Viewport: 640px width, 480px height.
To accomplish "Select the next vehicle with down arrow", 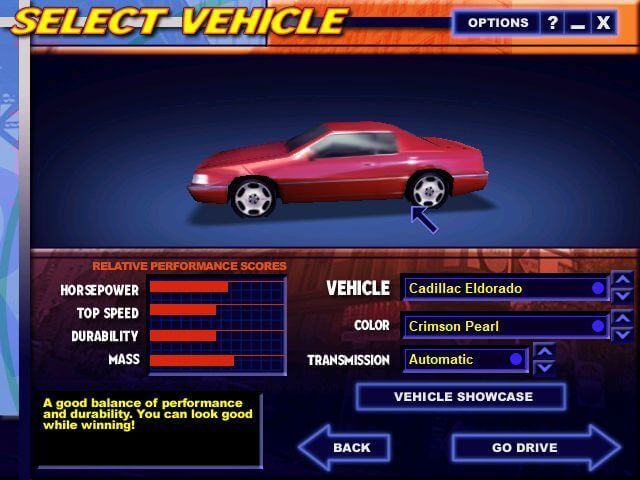I will (x=622, y=296).
